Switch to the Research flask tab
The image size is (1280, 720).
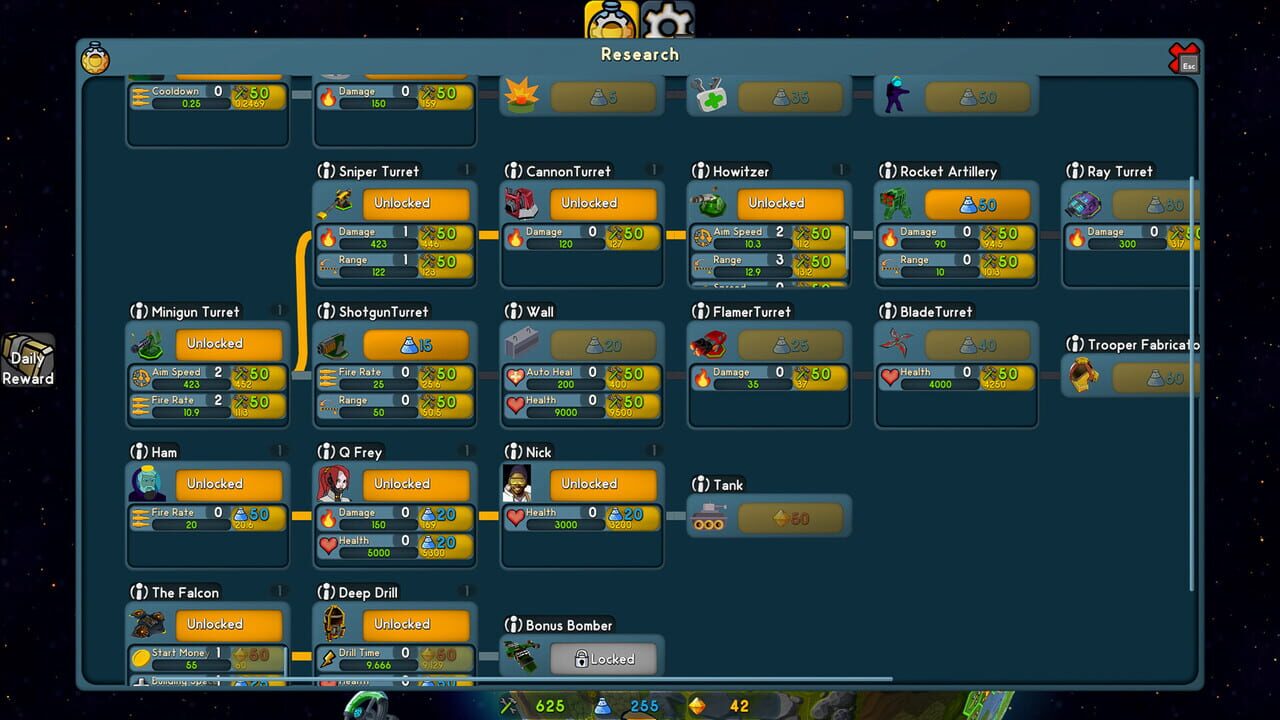(x=609, y=17)
